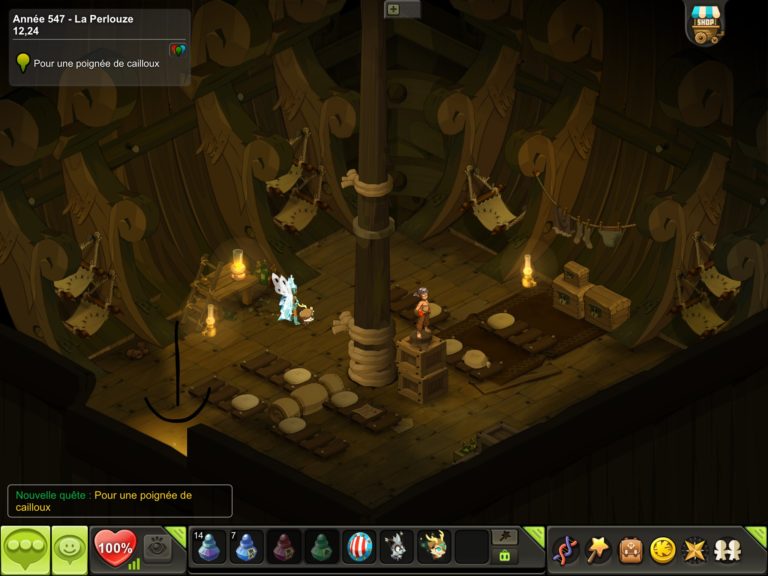The image size is (768, 576).
Task: Use the blue potion with 14 count
Action: (209, 547)
